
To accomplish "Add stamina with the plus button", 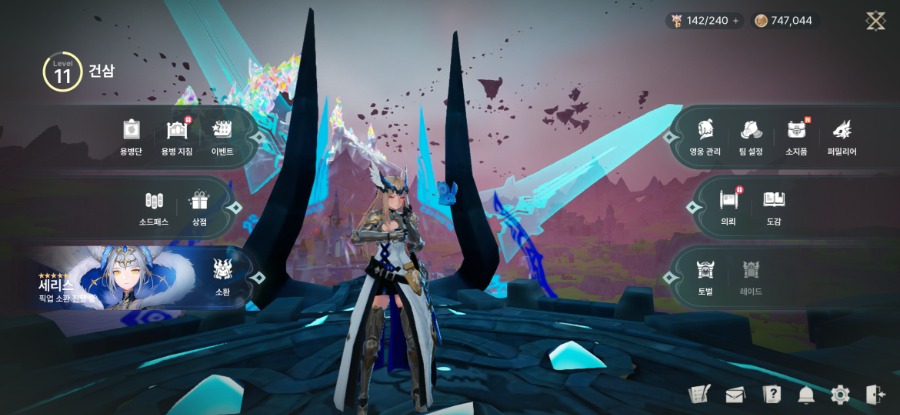I will [x=736, y=20].
